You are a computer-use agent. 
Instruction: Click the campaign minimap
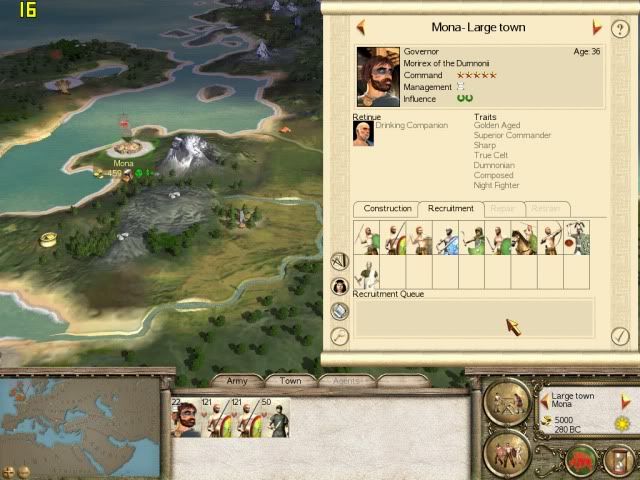(x=80, y=420)
